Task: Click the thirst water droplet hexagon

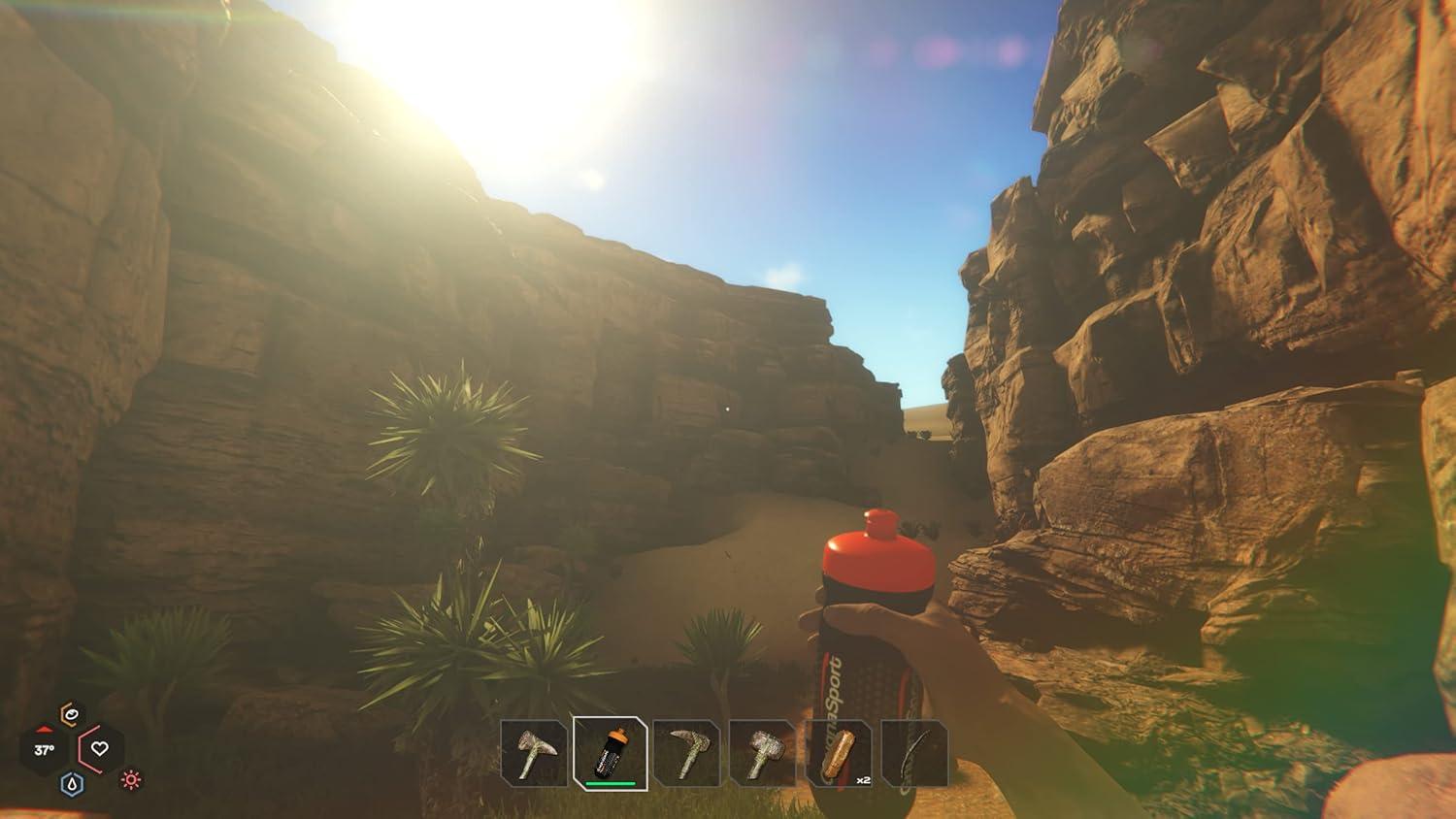Action: [73, 782]
